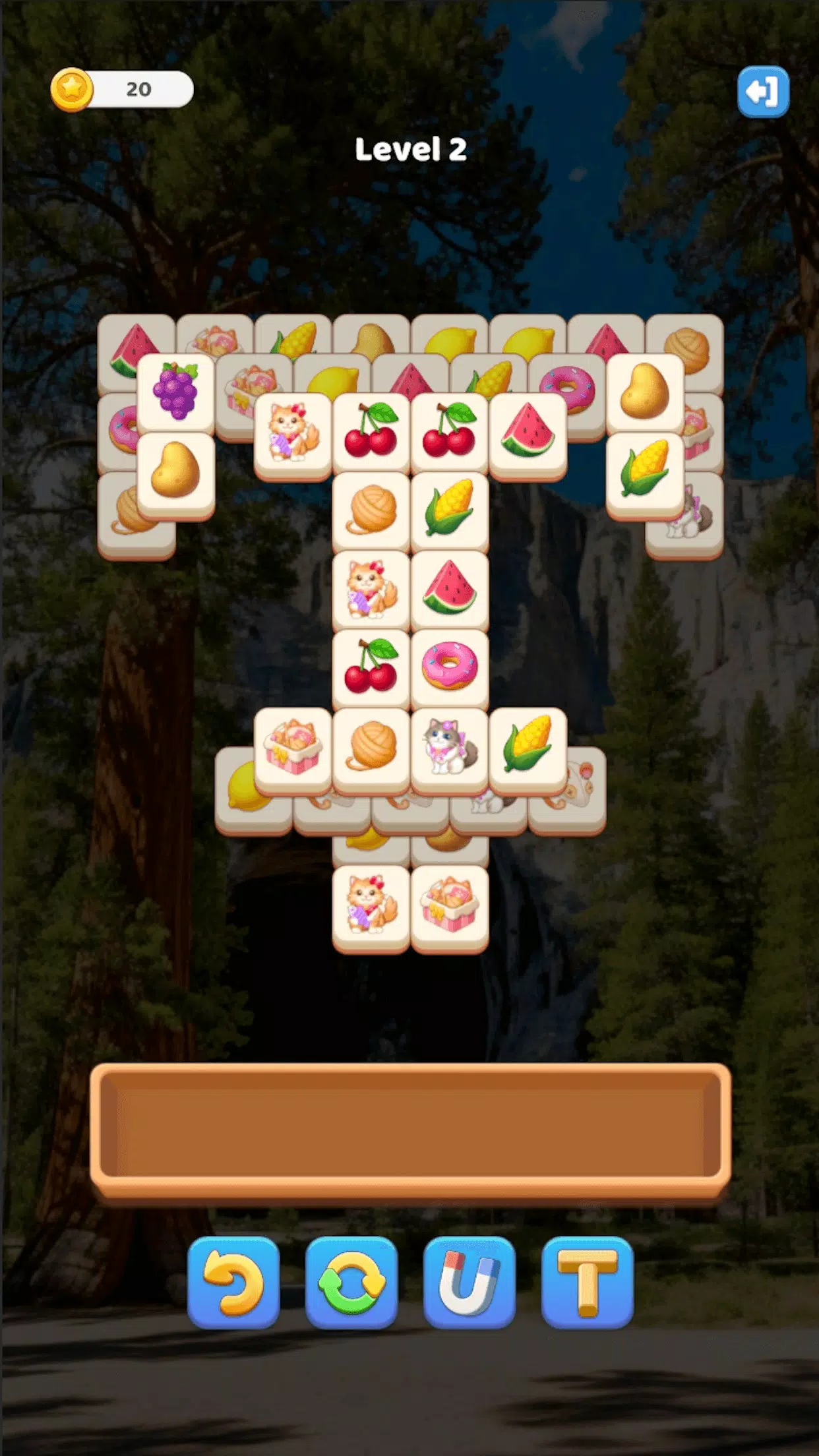Undo the last move with the yellow arrow
This screenshot has height=1456, width=819.
[x=233, y=1282]
